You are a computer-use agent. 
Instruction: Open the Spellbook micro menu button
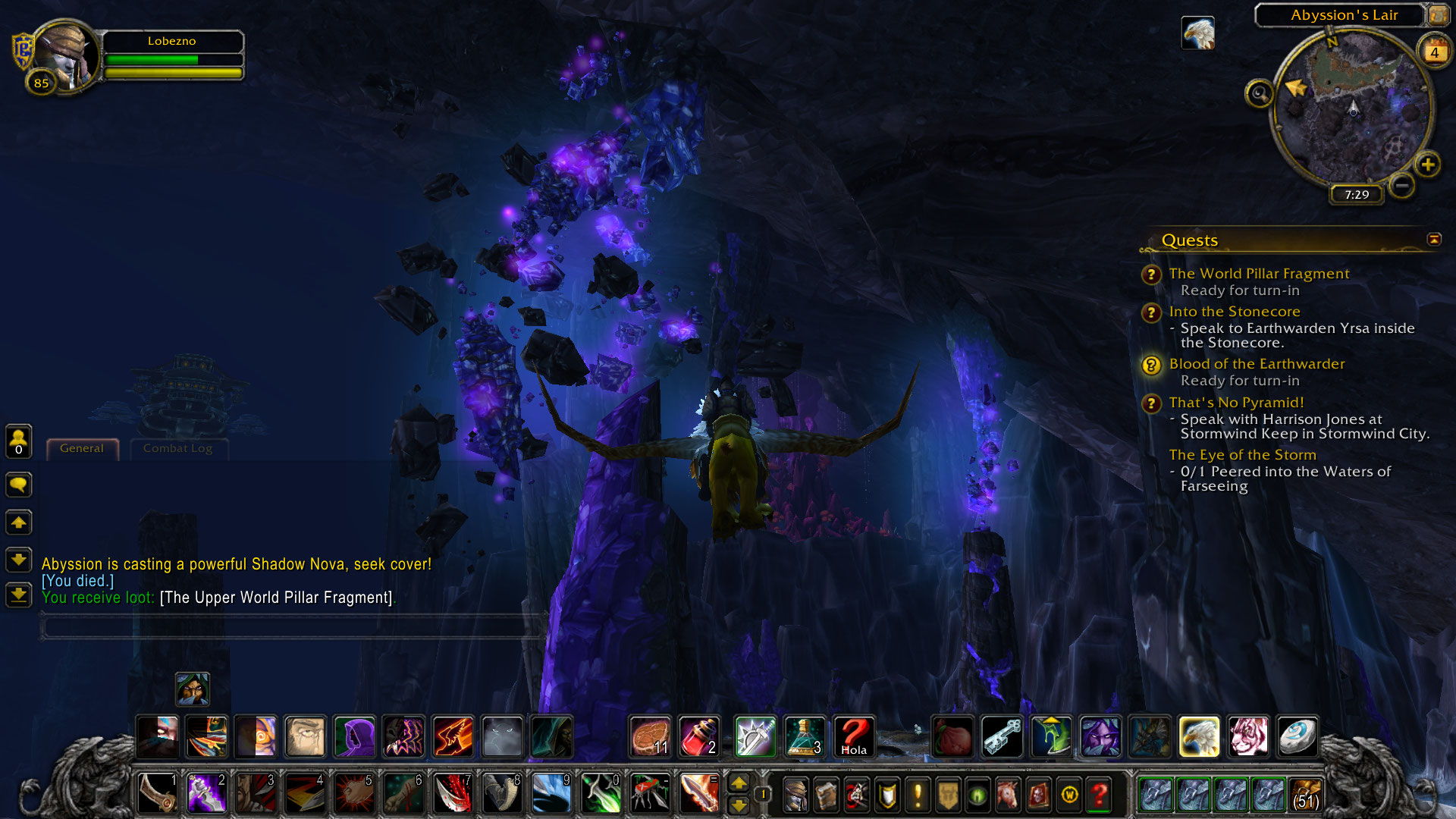click(x=826, y=795)
